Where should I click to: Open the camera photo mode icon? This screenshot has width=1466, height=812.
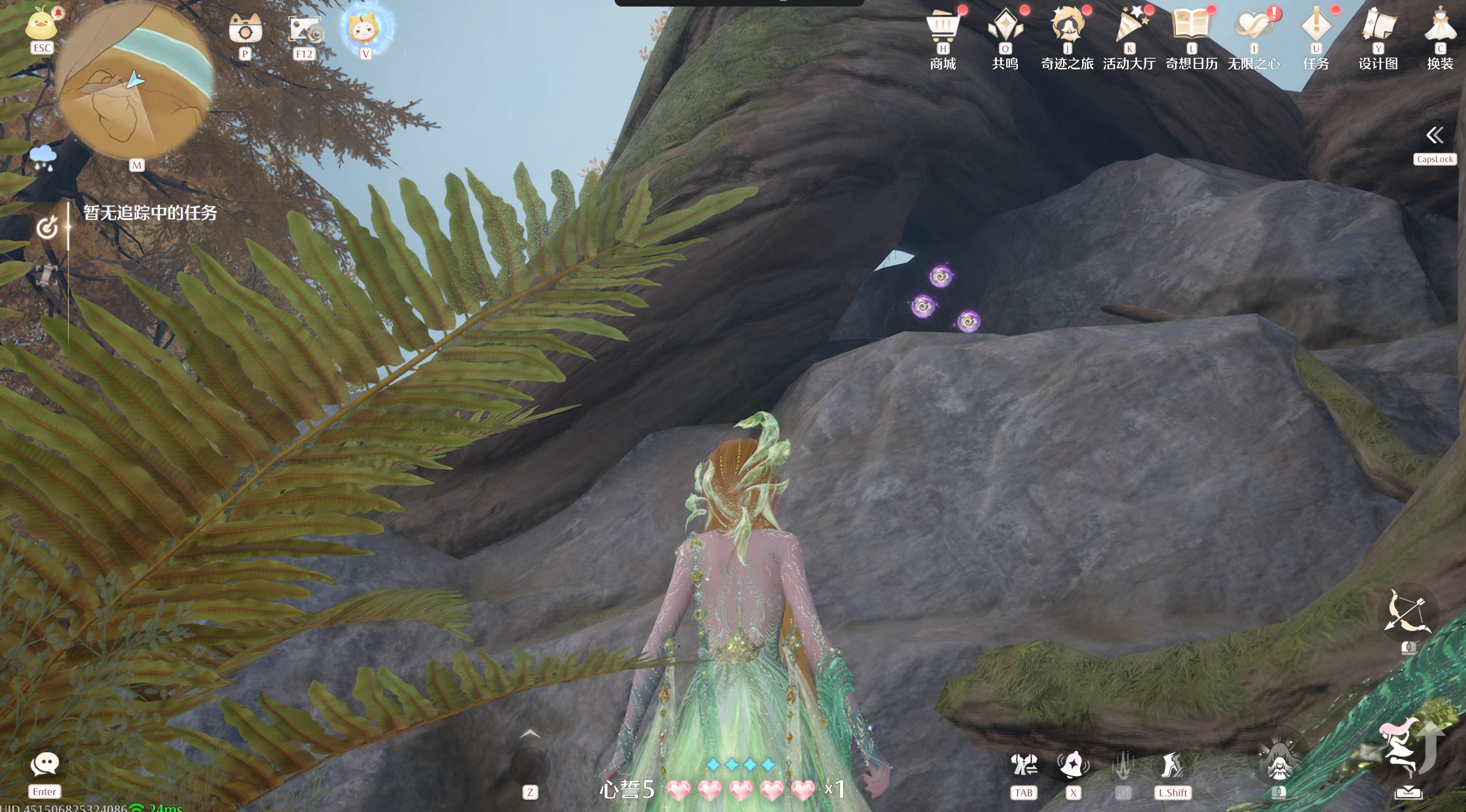(245, 29)
